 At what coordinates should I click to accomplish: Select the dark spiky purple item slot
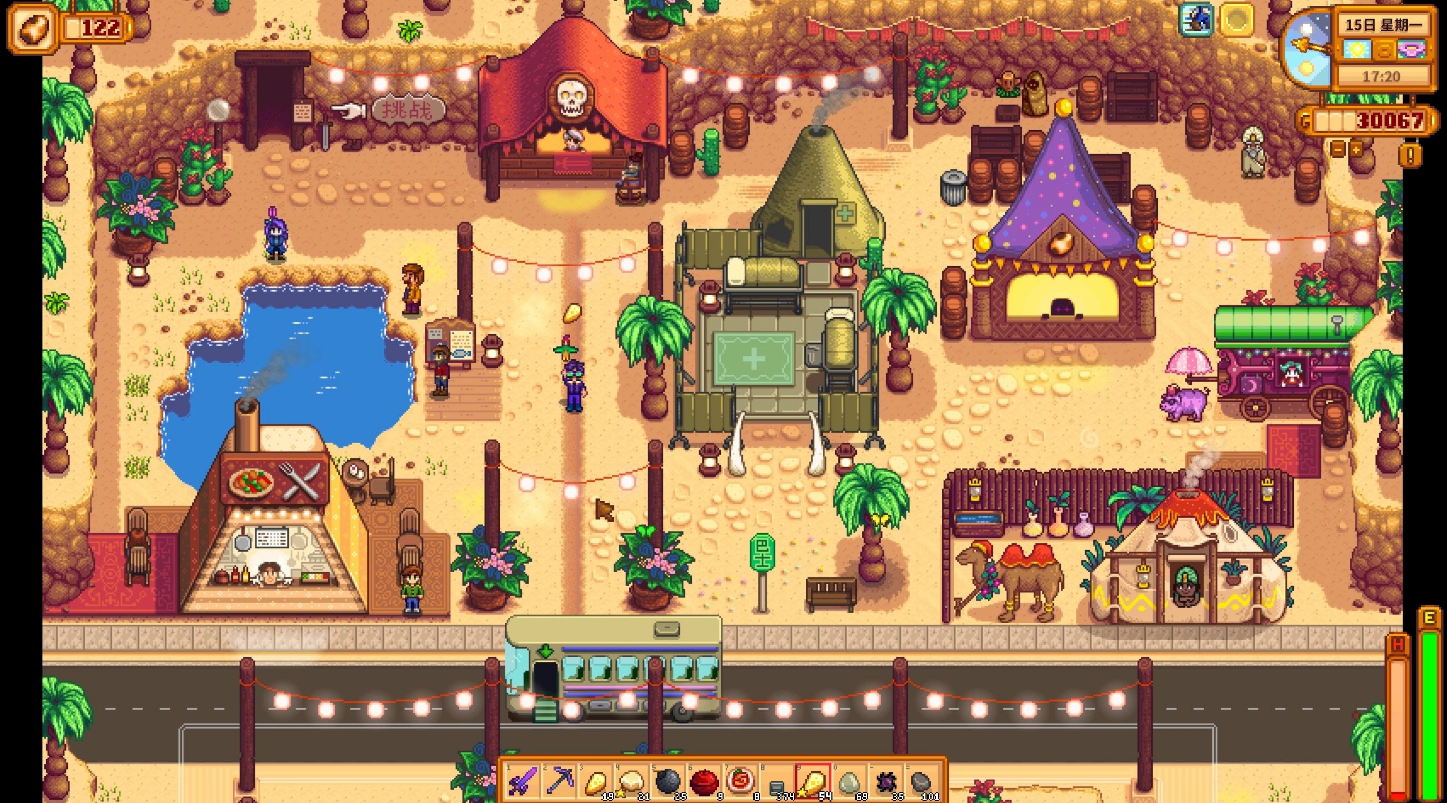(884, 780)
